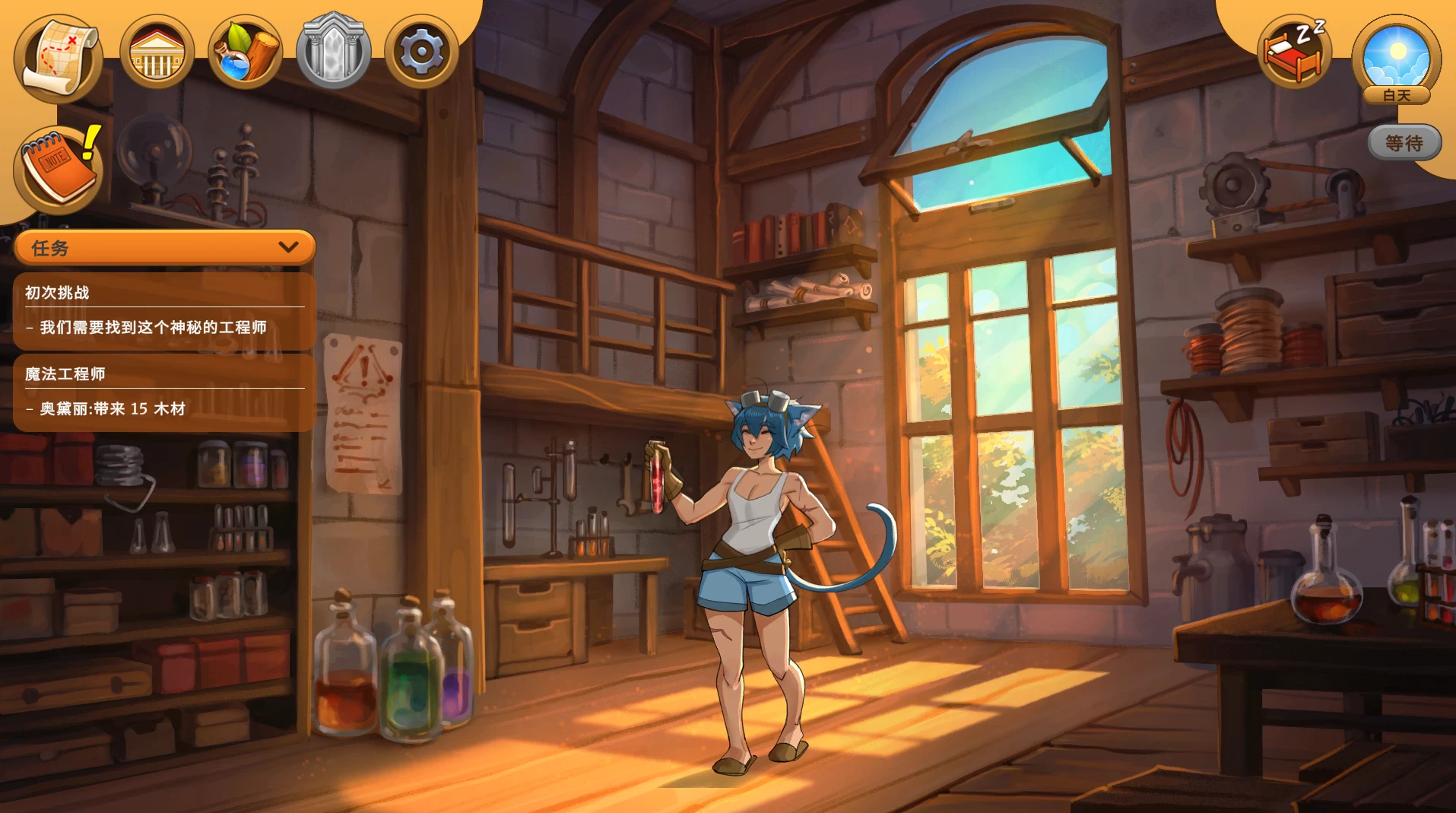Viewport: 1456px width, 813px height.
Task: Click the 等待 wait button
Action: [1404, 143]
